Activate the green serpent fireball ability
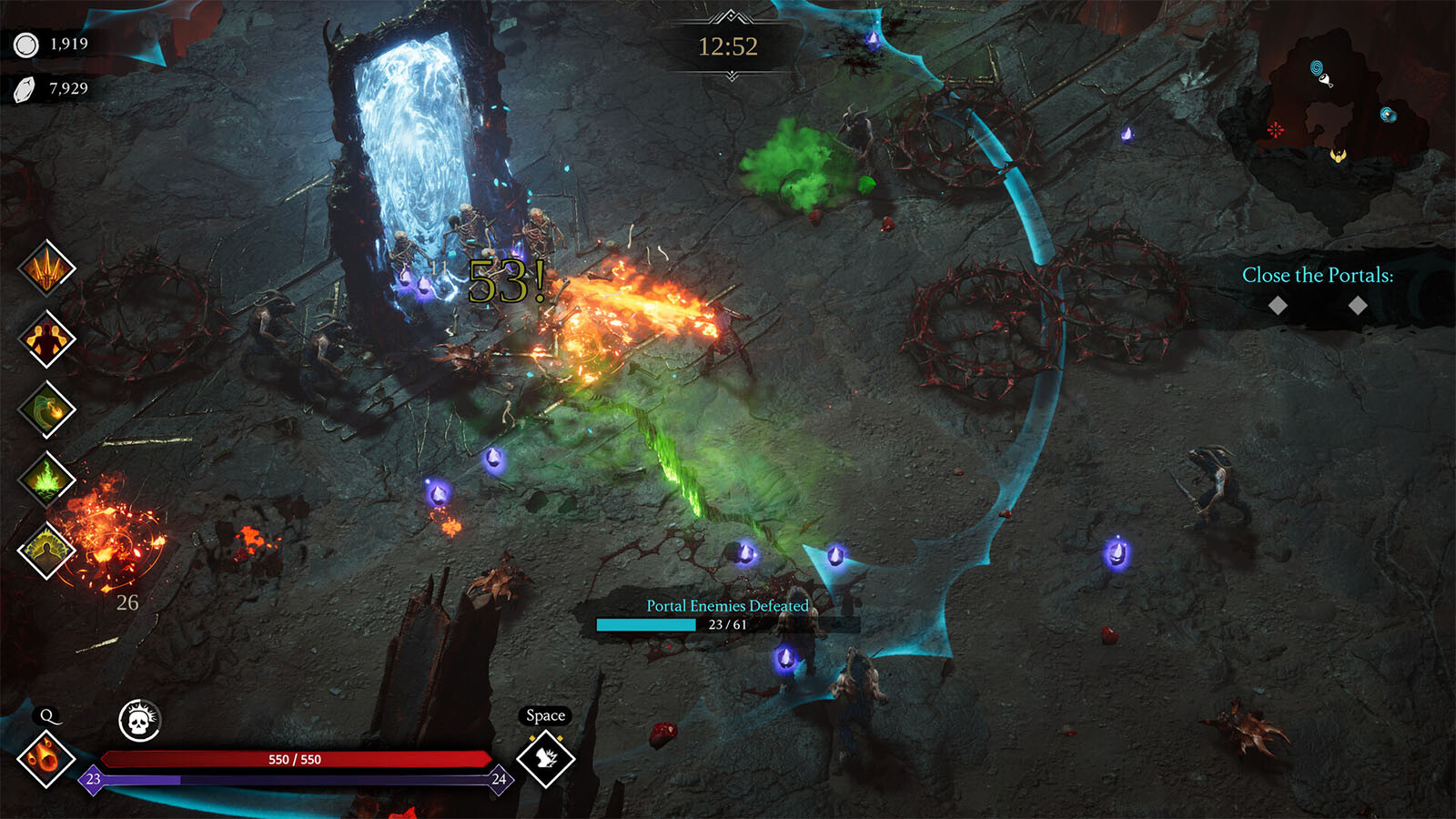Image resolution: width=1456 pixels, height=819 pixels. [47, 409]
